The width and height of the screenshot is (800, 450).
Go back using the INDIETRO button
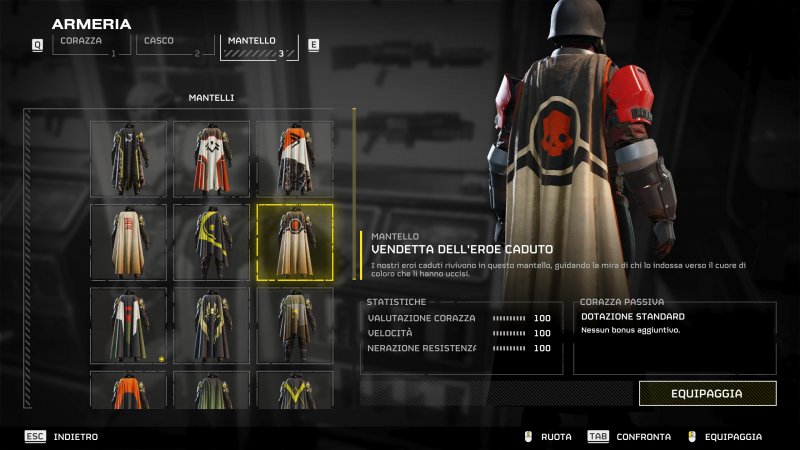75,437
